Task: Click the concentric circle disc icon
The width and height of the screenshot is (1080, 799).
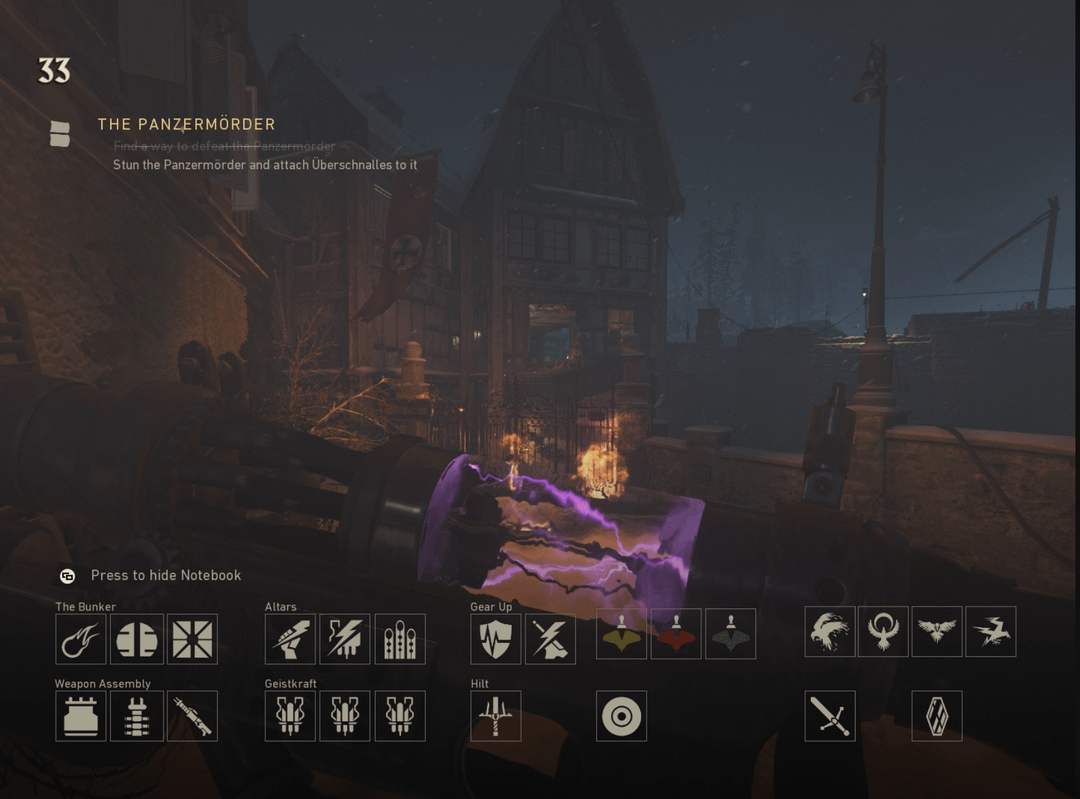Action: pyautogui.click(x=621, y=716)
